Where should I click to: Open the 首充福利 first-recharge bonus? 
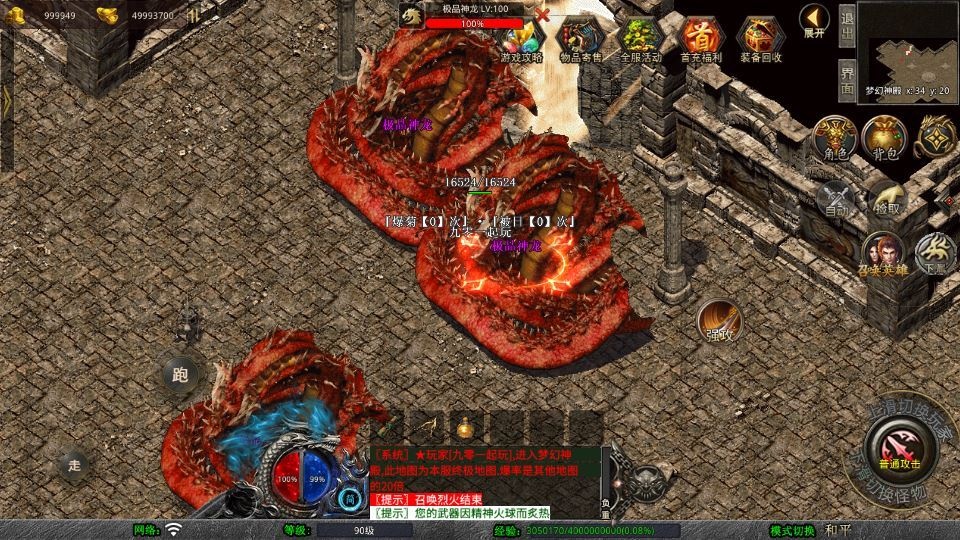pyautogui.click(x=700, y=38)
